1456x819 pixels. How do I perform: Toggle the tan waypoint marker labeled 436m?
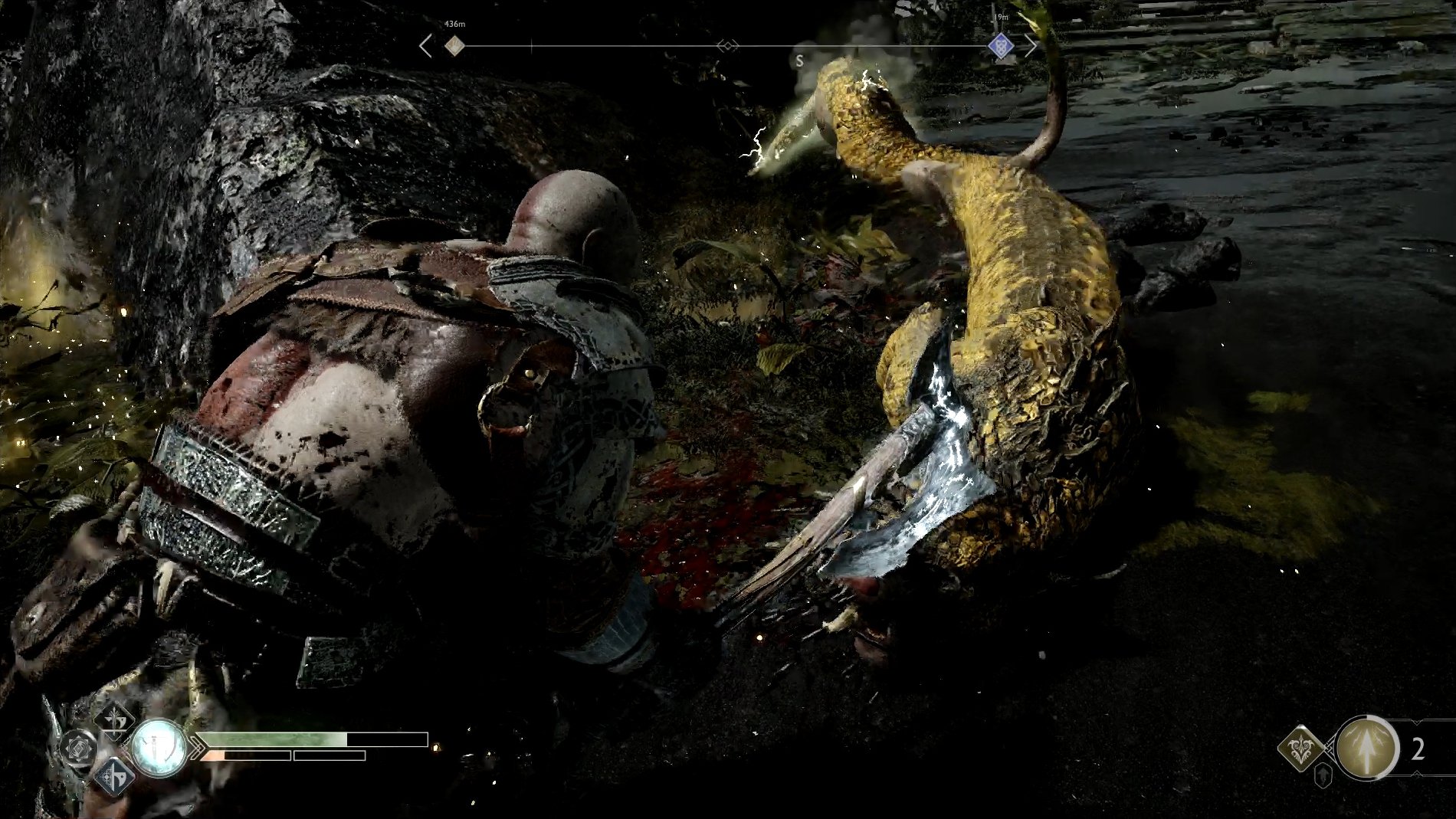click(x=454, y=46)
